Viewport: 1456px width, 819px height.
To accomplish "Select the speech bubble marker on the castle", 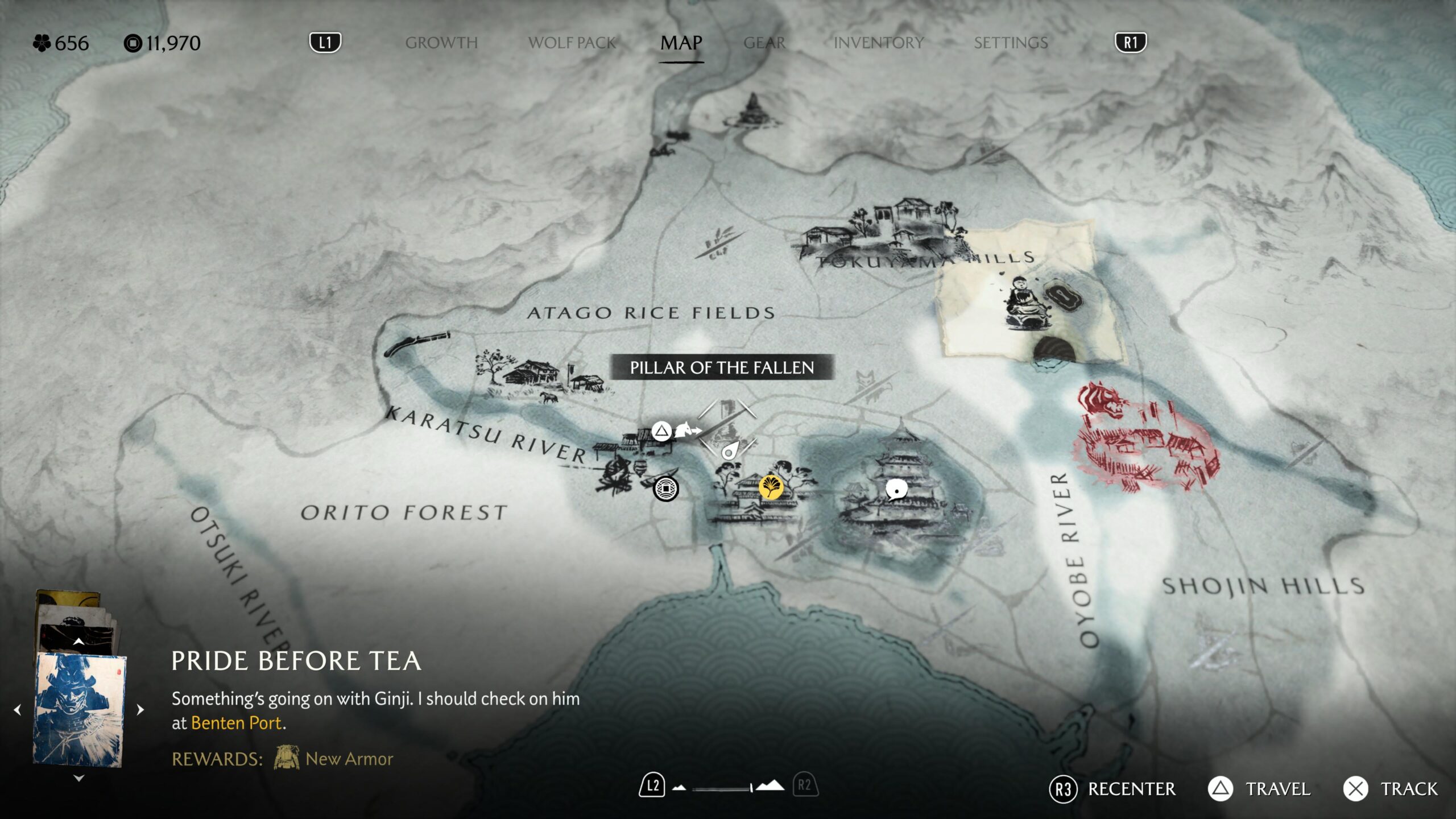I will [x=896, y=490].
